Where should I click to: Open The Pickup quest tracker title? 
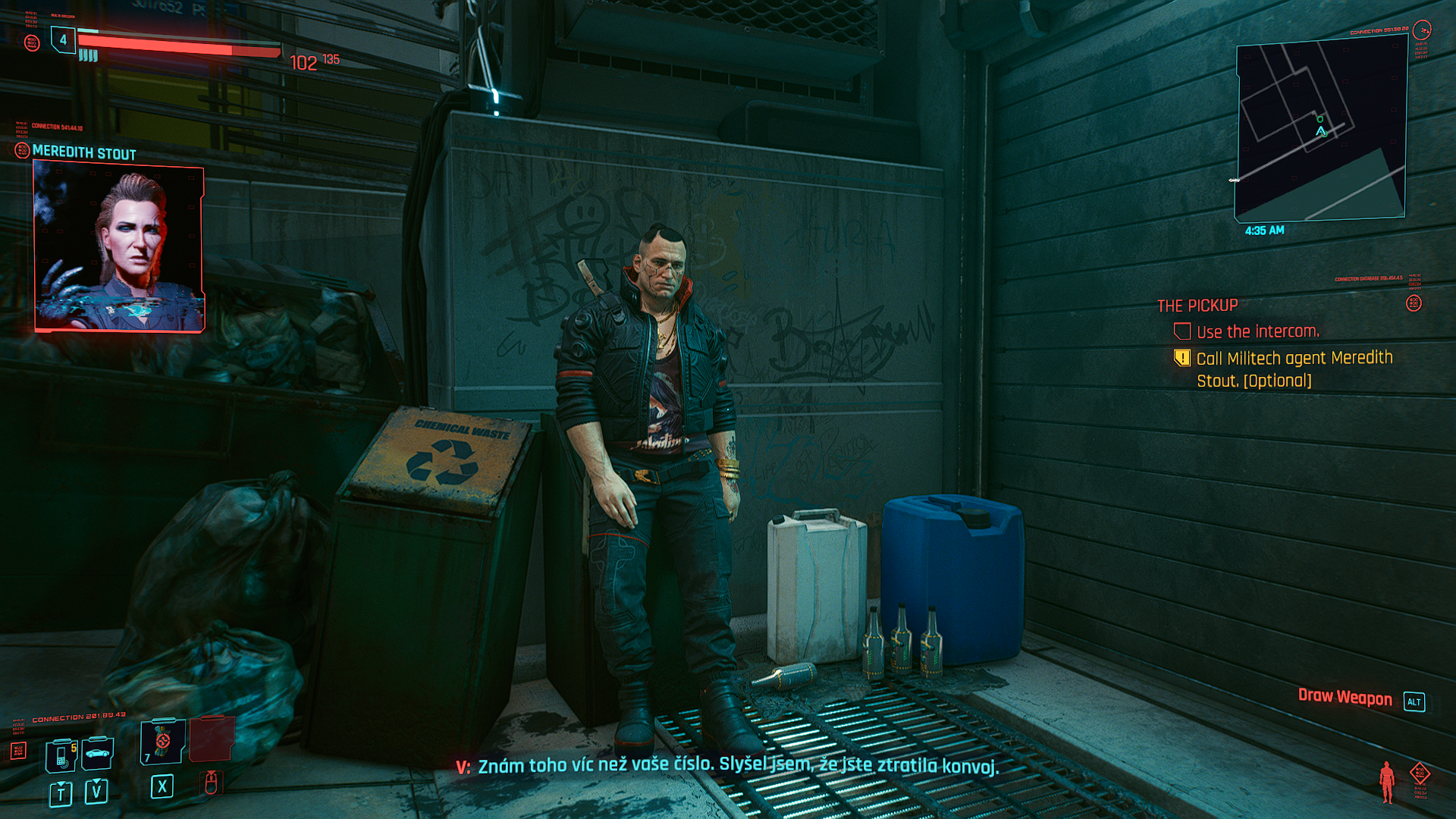1197,306
